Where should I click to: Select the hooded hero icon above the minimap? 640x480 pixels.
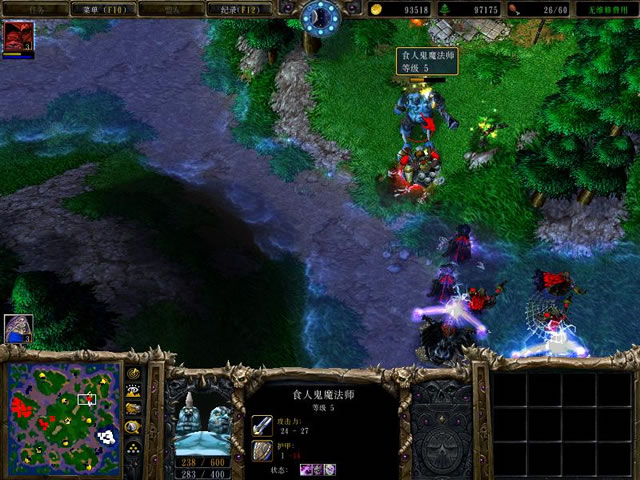pos(18,328)
